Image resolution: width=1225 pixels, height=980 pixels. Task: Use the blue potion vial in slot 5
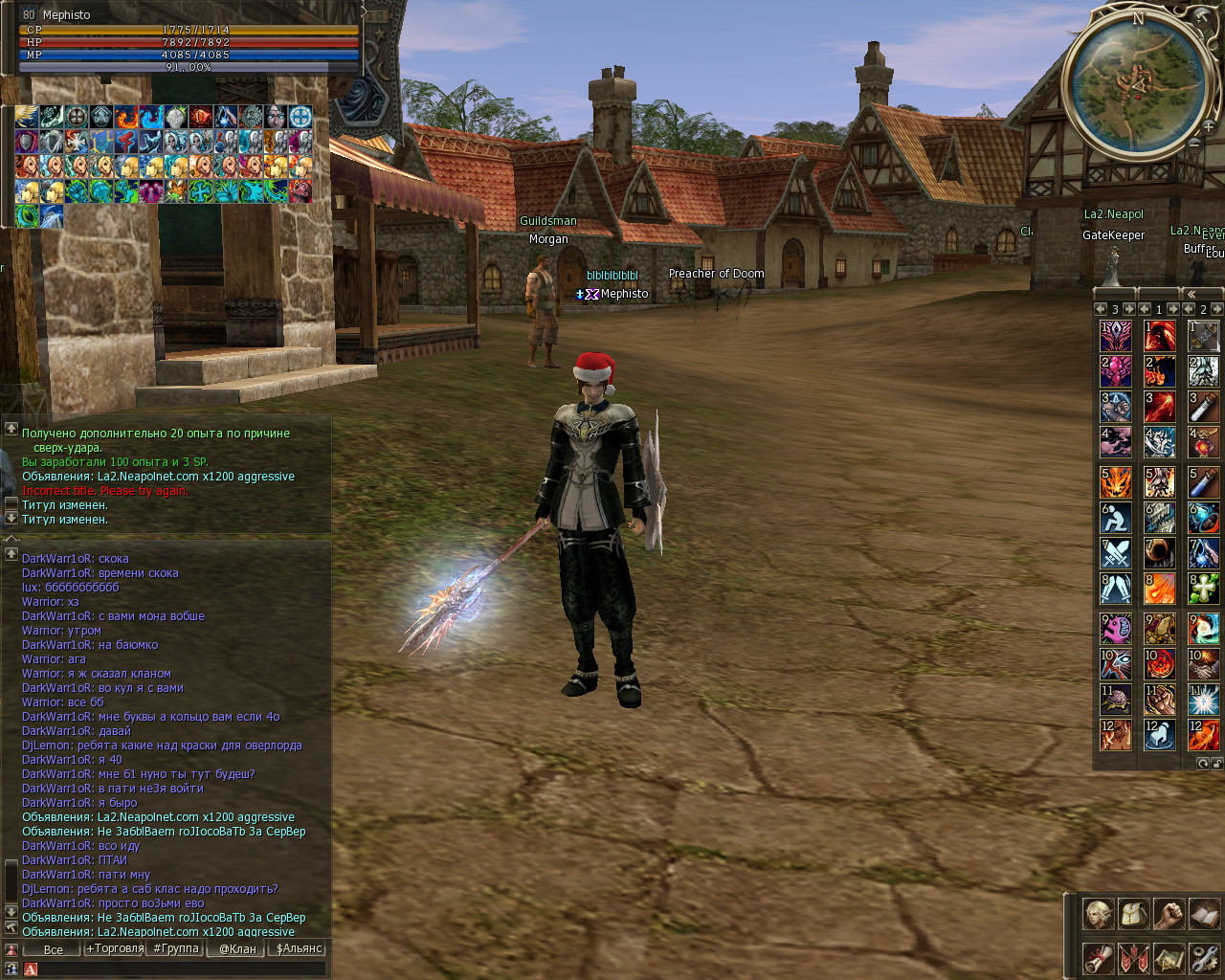coord(1203,481)
